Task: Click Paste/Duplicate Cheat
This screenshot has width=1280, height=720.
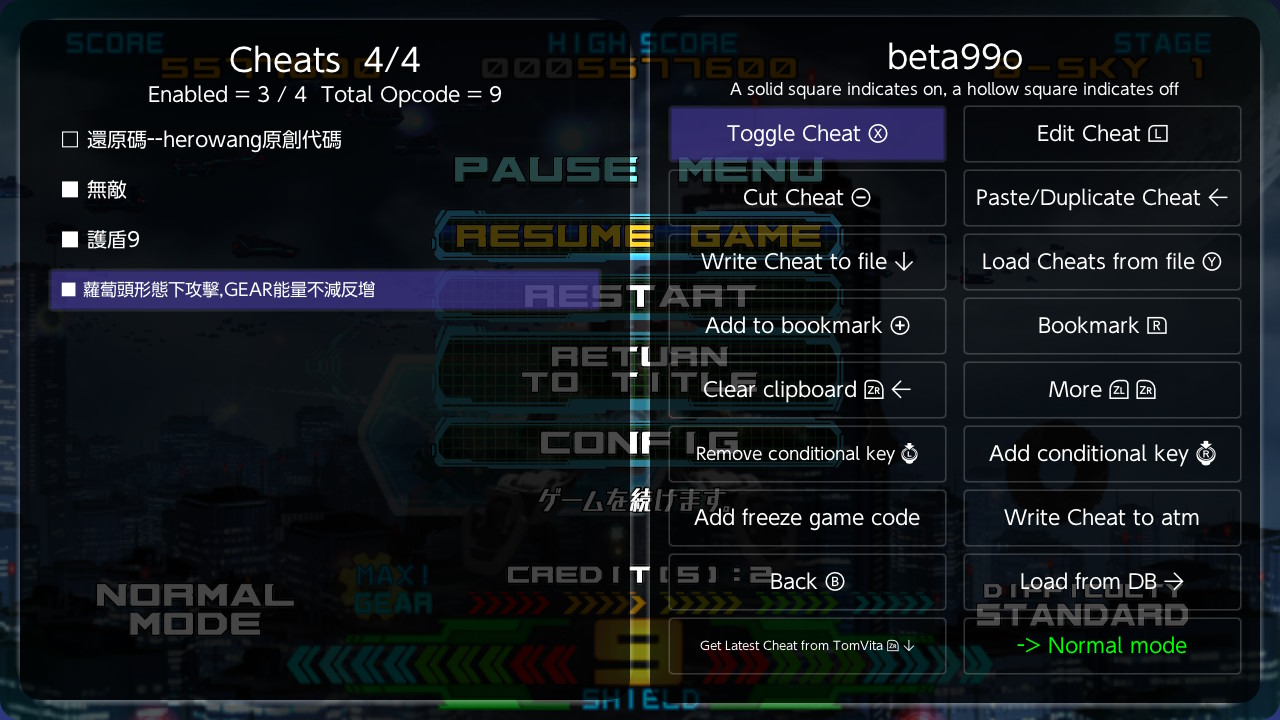Action: 1101,197
